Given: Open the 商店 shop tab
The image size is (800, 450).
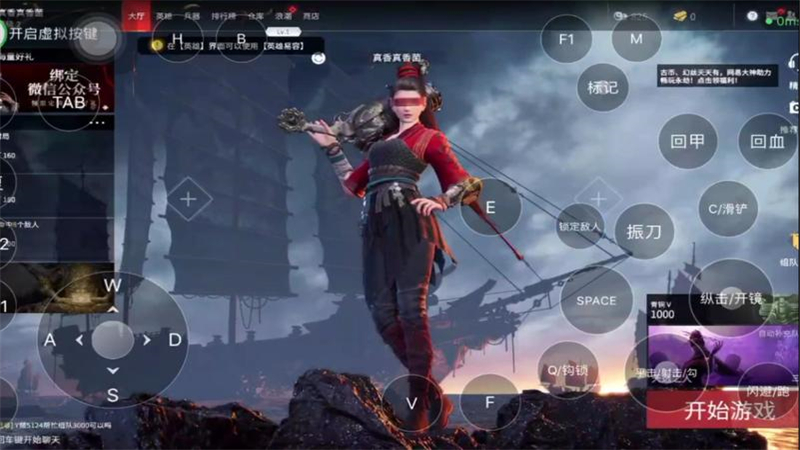Looking at the screenshot, I should pyautogui.click(x=311, y=16).
